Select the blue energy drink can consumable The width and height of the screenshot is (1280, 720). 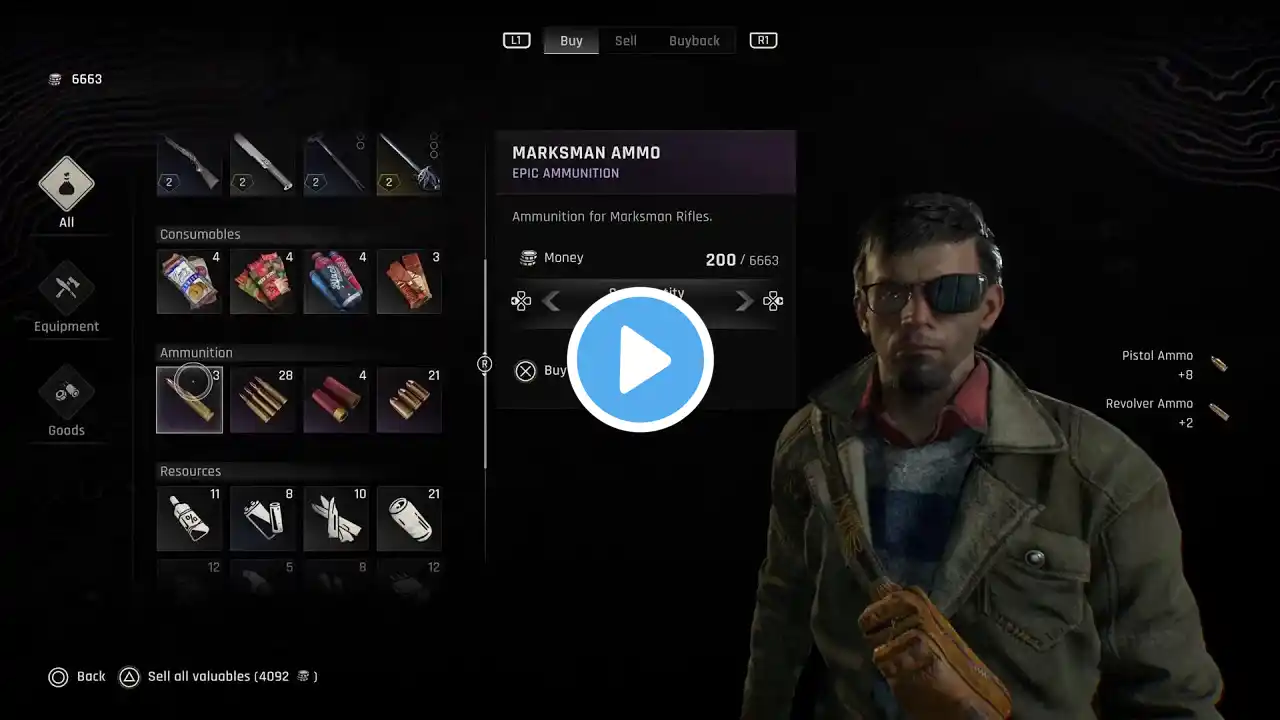pos(336,282)
